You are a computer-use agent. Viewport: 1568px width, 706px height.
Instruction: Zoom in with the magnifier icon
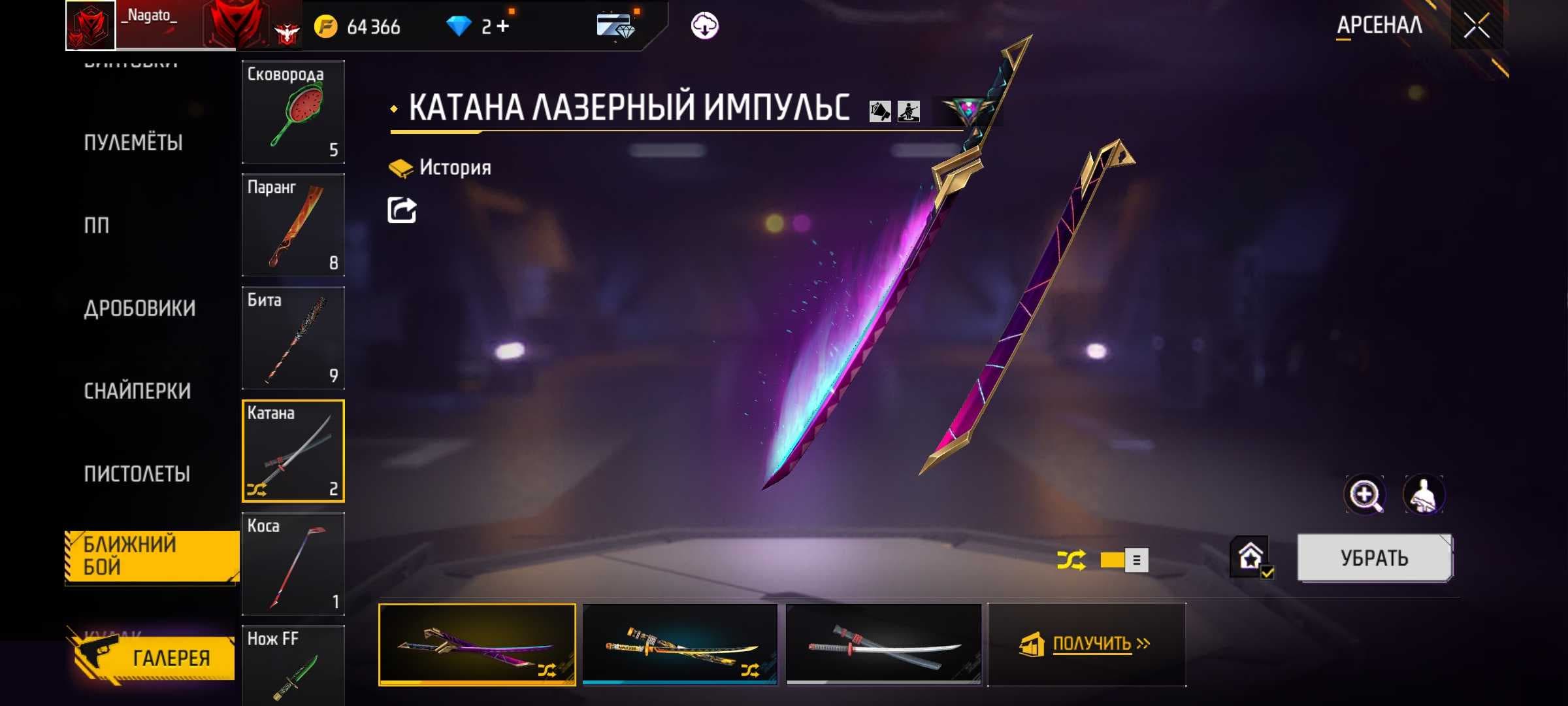pos(1365,495)
